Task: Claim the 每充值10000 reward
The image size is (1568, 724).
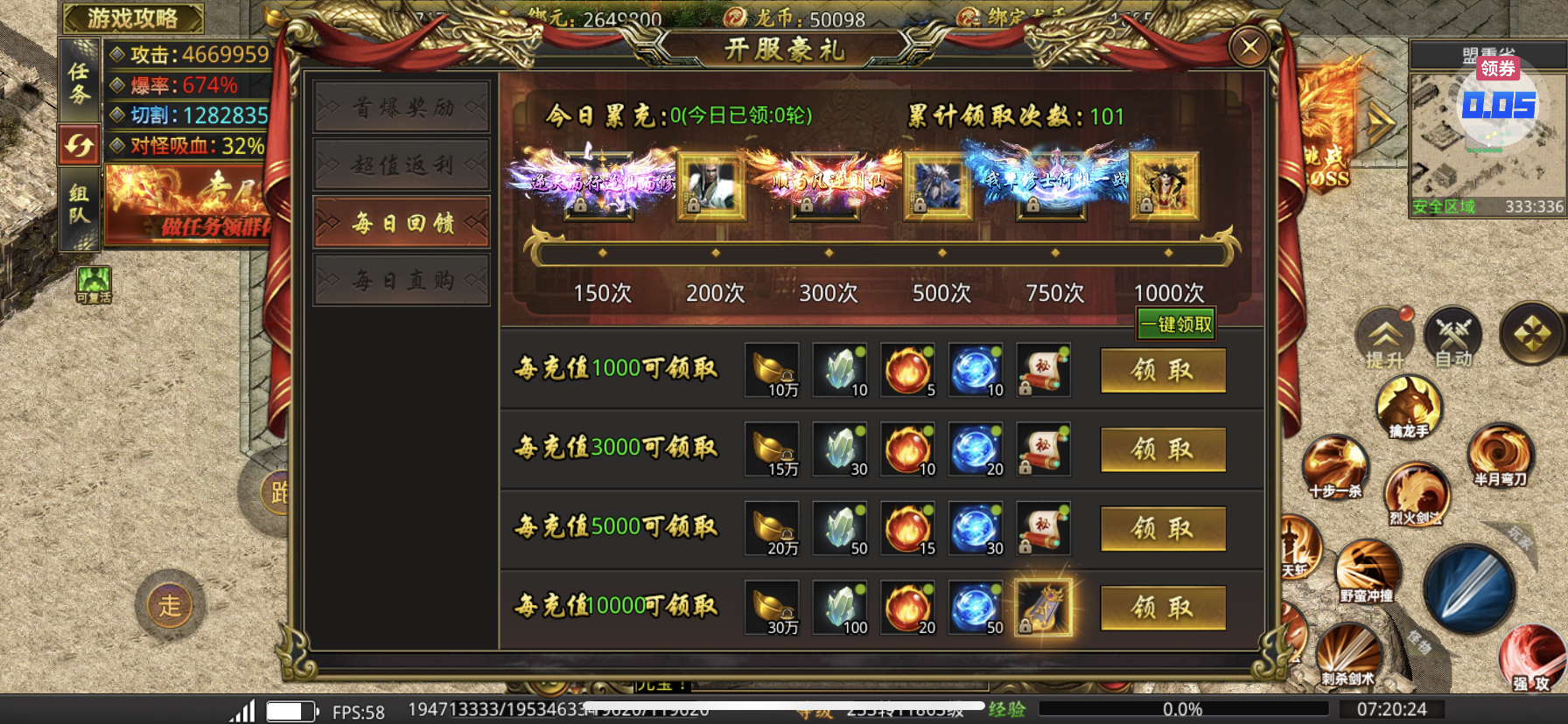Action: [x=1162, y=607]
